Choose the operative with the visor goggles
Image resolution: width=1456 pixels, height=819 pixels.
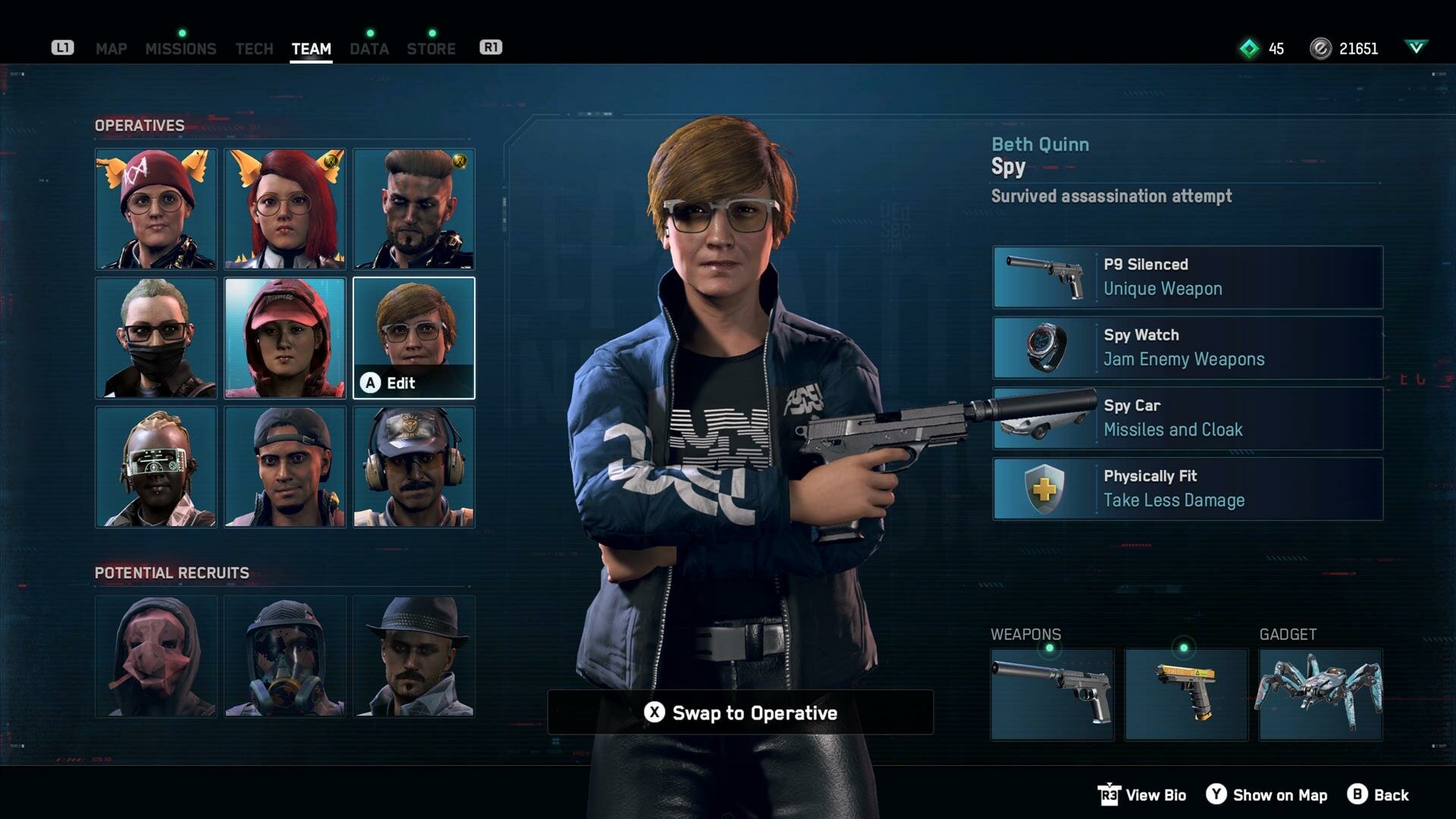pyautogui.click(x=156, y=467)
